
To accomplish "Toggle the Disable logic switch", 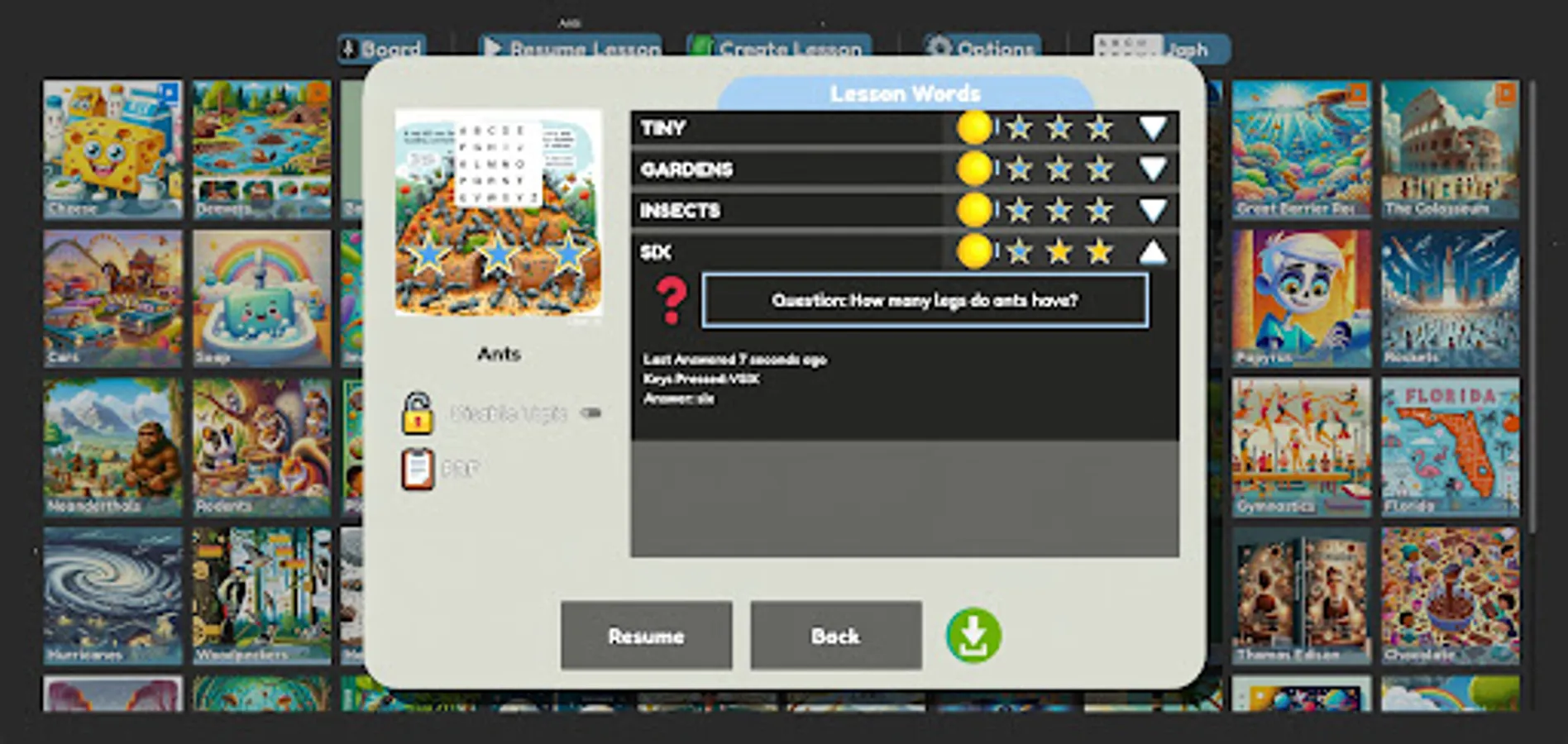I will point(590,414).
